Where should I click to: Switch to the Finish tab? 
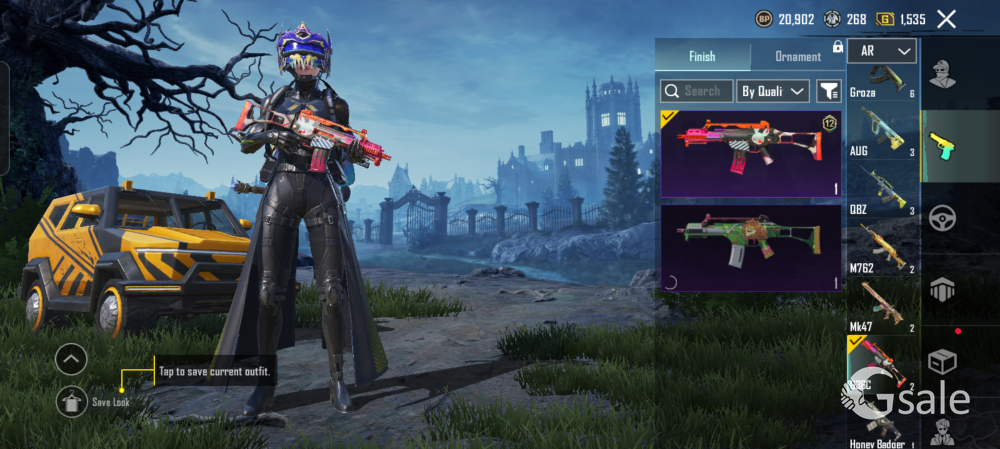click(702, 57)
